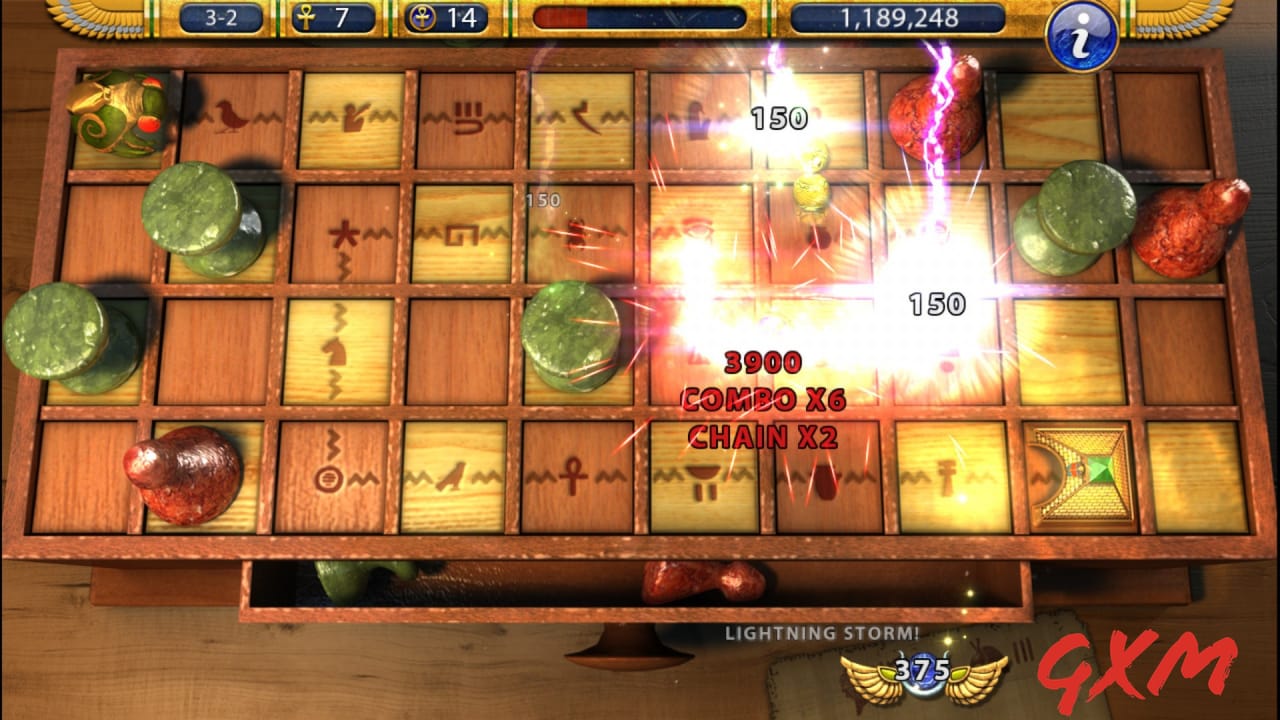Click the red level progress bar
The image size is (1280, 720).
coord(560,16)
